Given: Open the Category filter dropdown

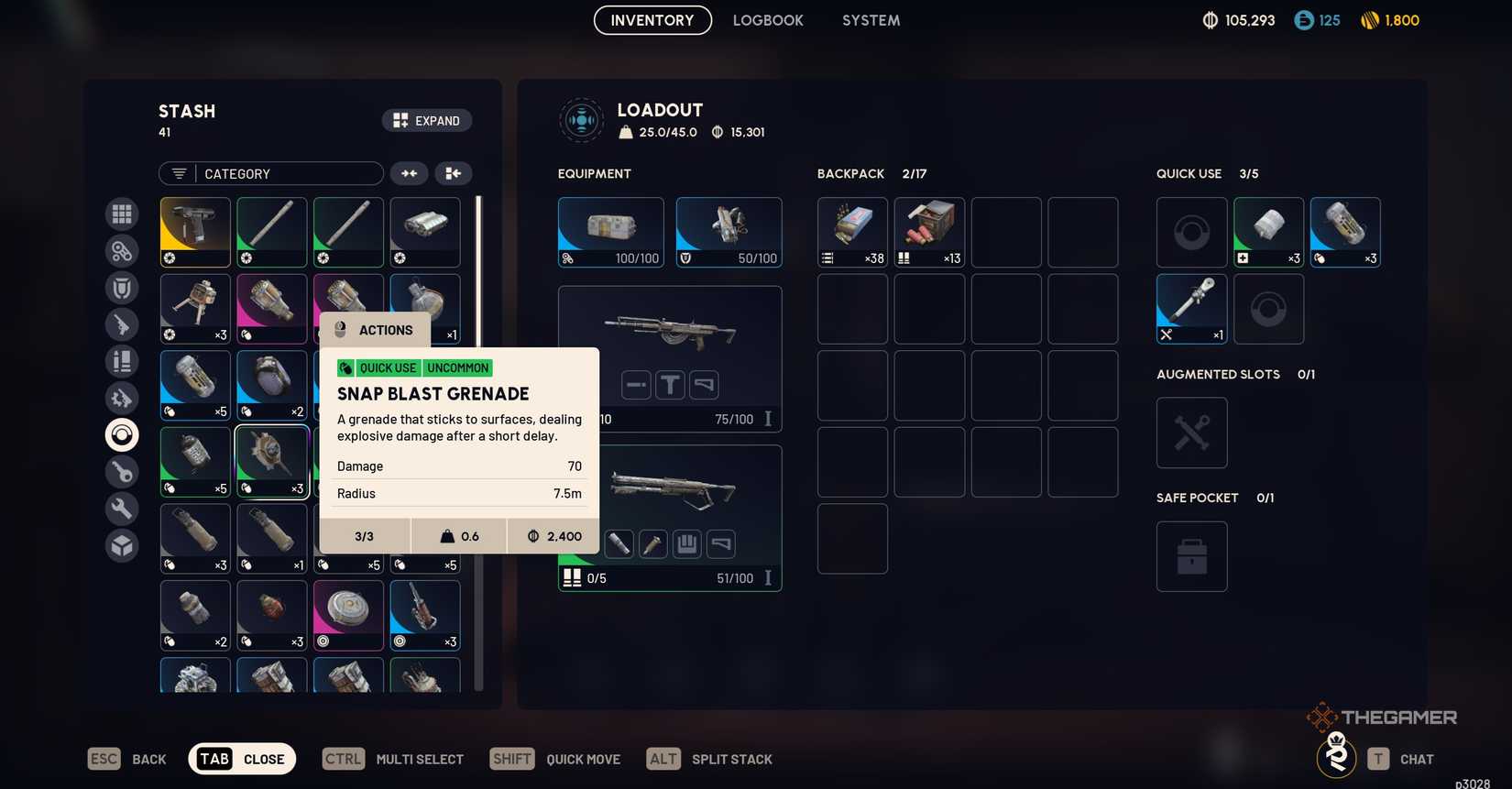Looking at the screenshot, I should [271, 173].
